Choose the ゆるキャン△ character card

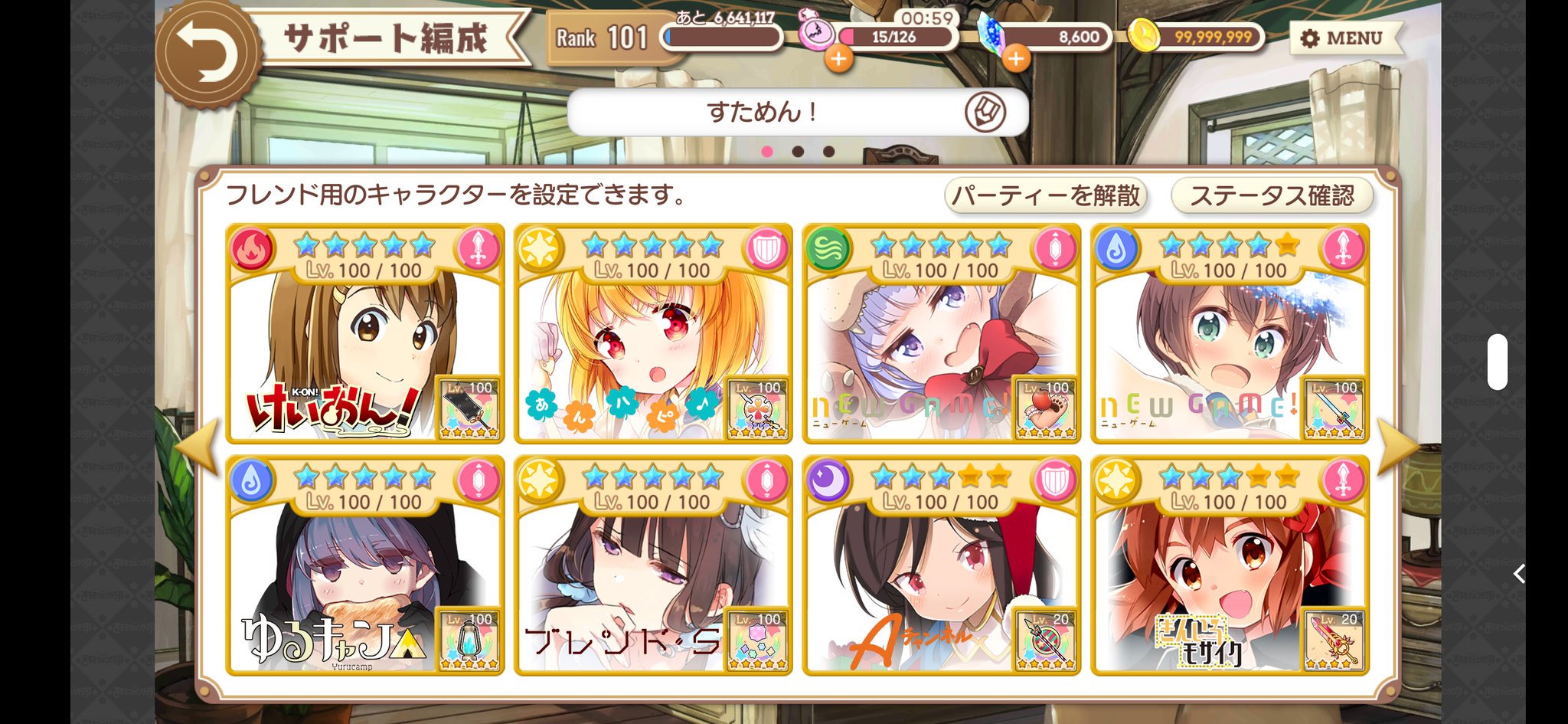click(x=364, y=565)
